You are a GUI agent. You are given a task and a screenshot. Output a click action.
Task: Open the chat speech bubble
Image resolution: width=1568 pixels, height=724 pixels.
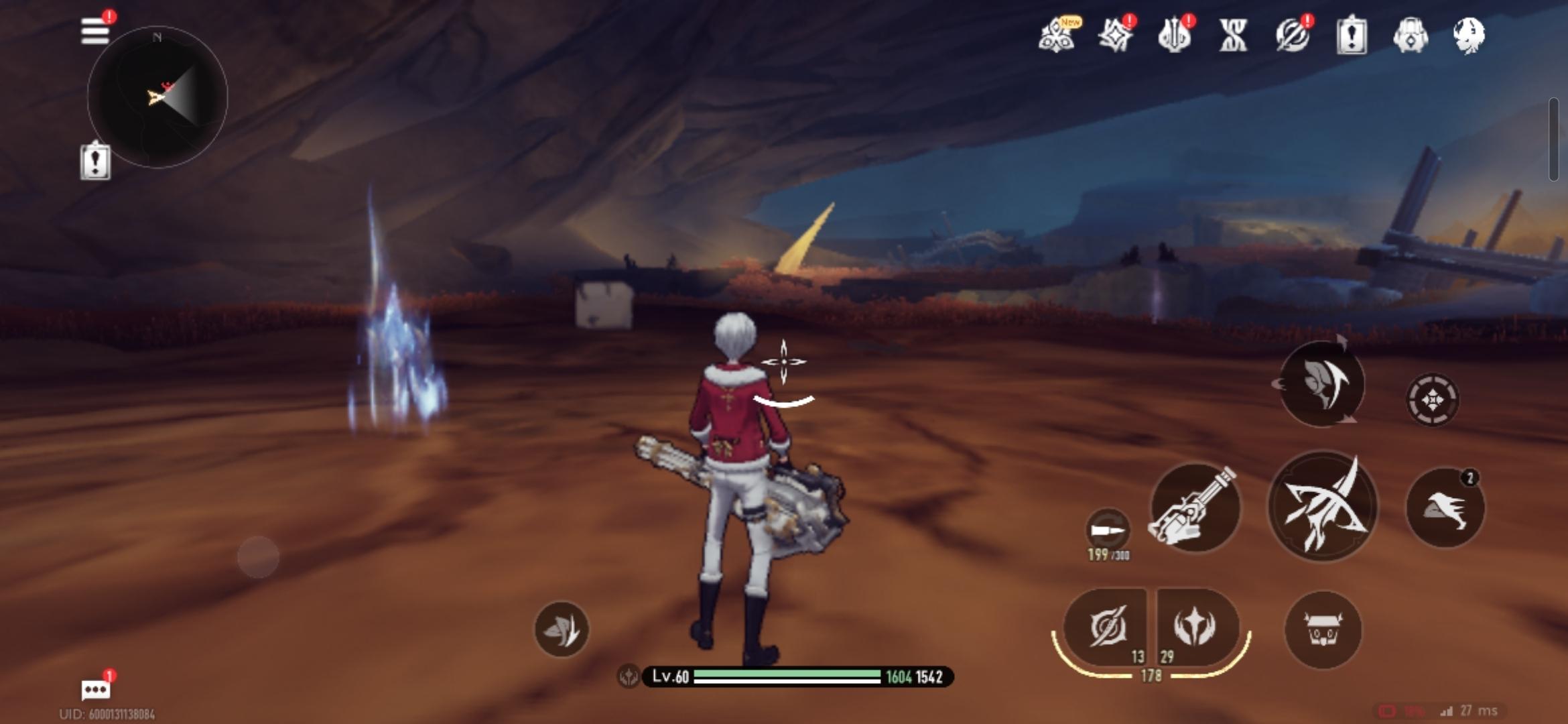click(x=95, y=689)
